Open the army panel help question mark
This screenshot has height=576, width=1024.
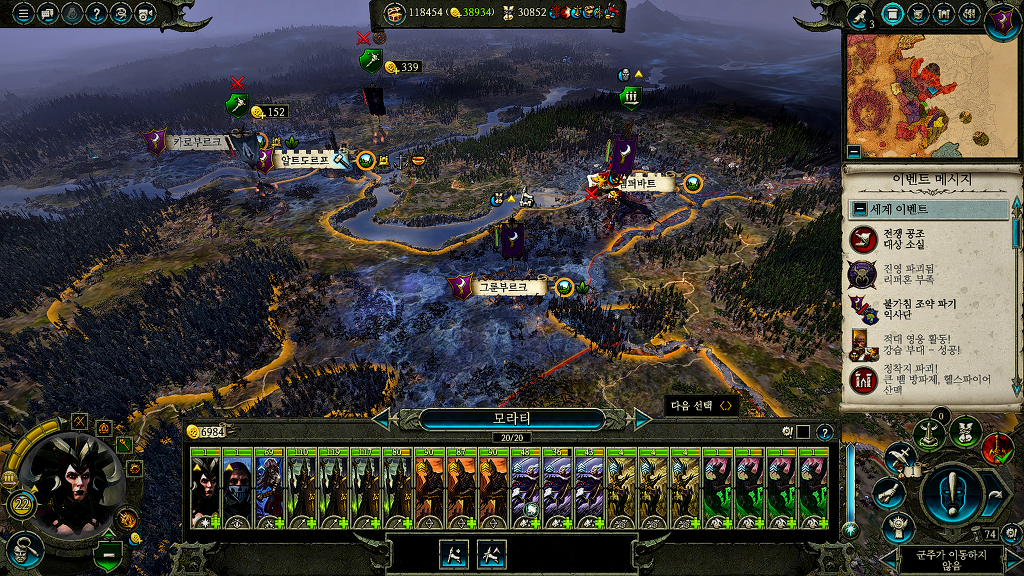coord(824,432)
